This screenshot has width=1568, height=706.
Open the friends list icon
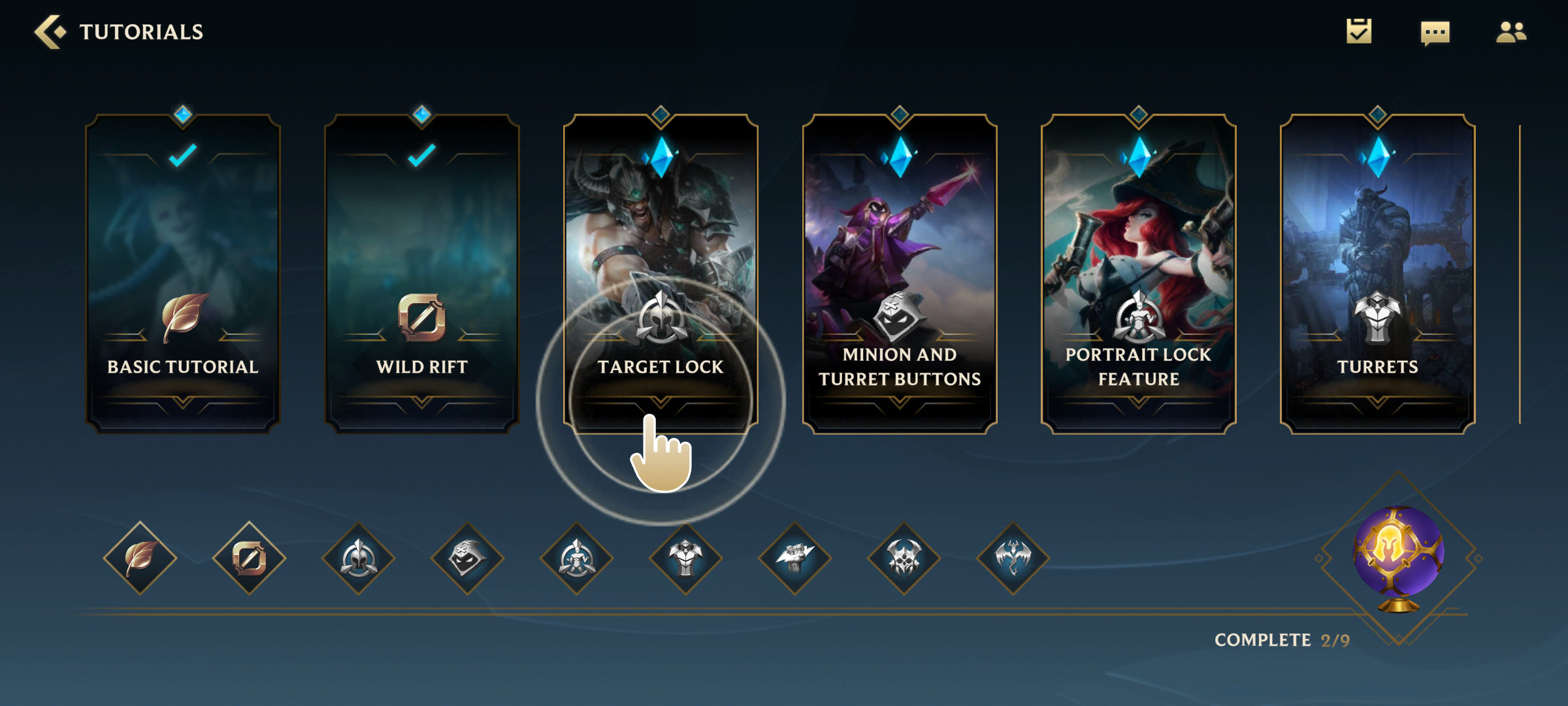coord(1511,32)
